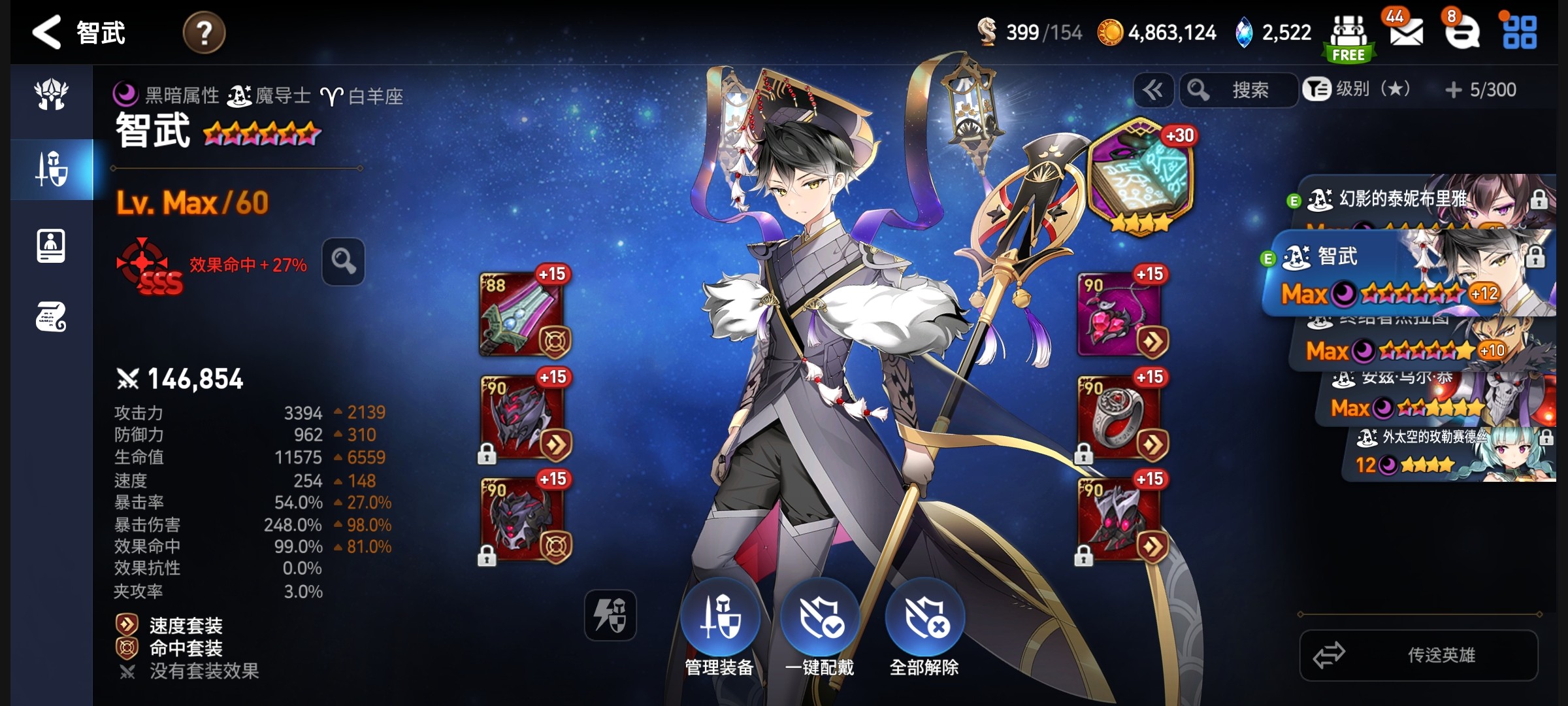This screenshot has width=1568, height=706.
Task: Collapse the hero list with double arrow
Action: pos(1153,90)
